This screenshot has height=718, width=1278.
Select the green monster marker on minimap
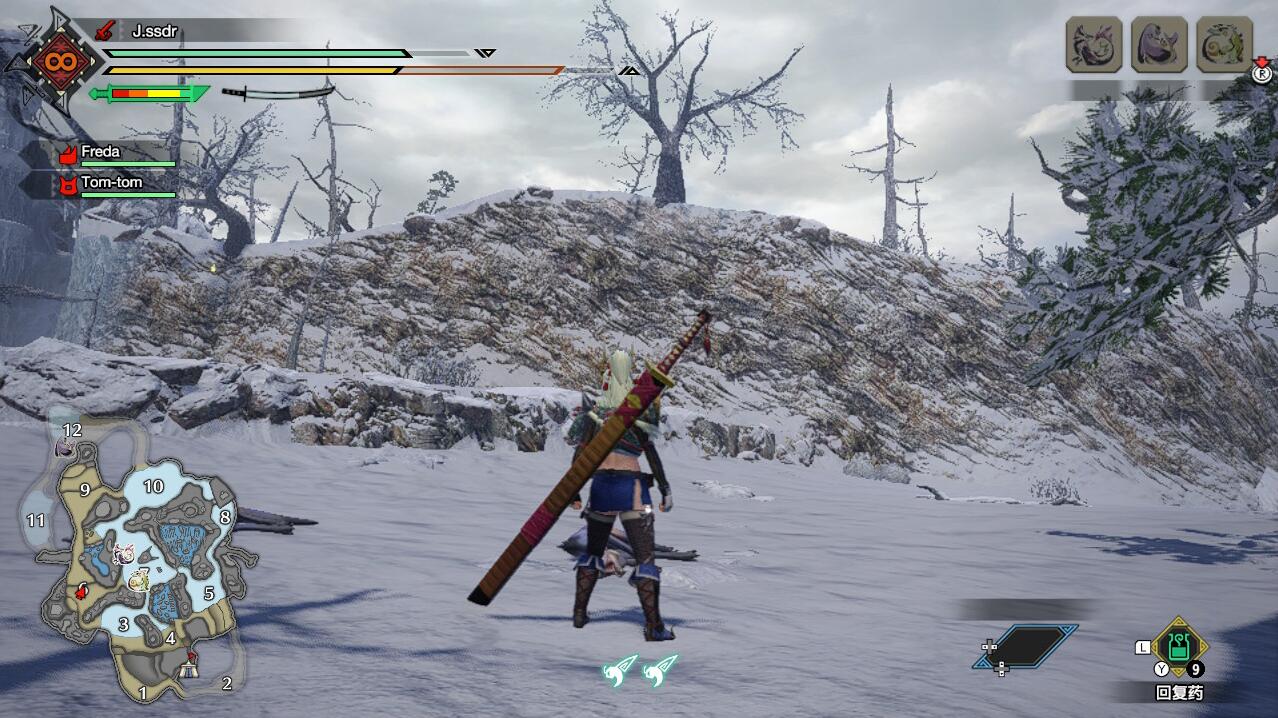[x=138, y=580]
